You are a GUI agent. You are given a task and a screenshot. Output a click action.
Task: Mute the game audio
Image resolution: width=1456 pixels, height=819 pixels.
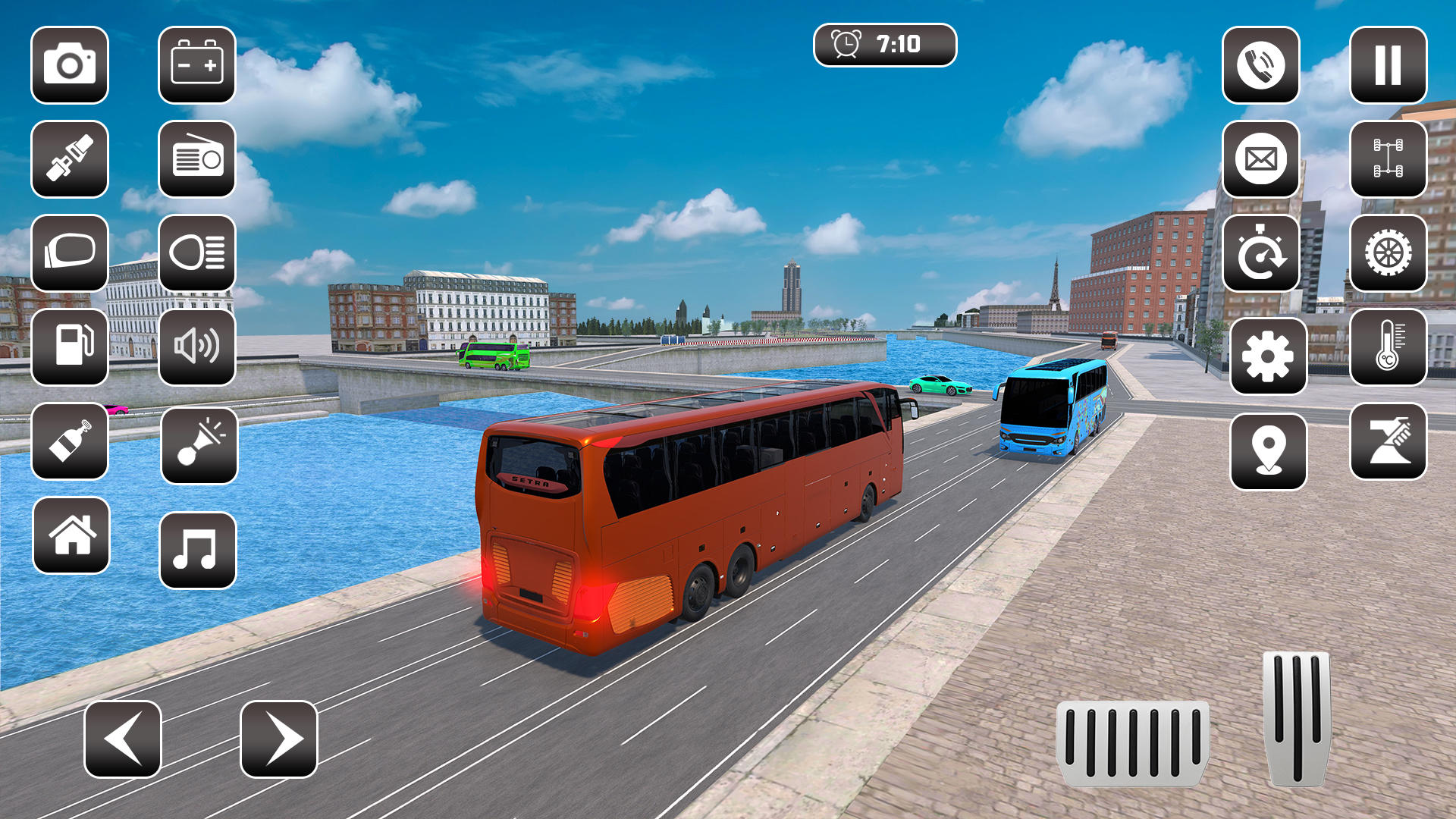click(x=196, y=347)
